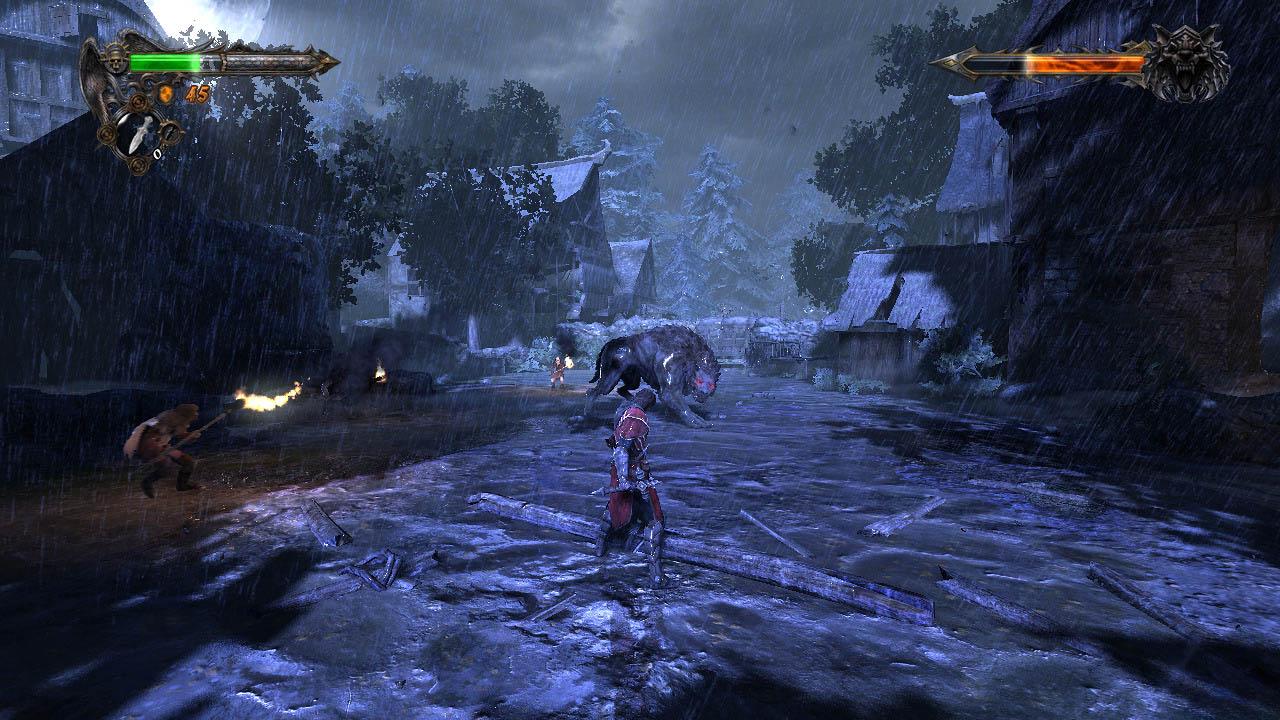Click the small eye ornament beside the dagger

[x=171, y=131]
